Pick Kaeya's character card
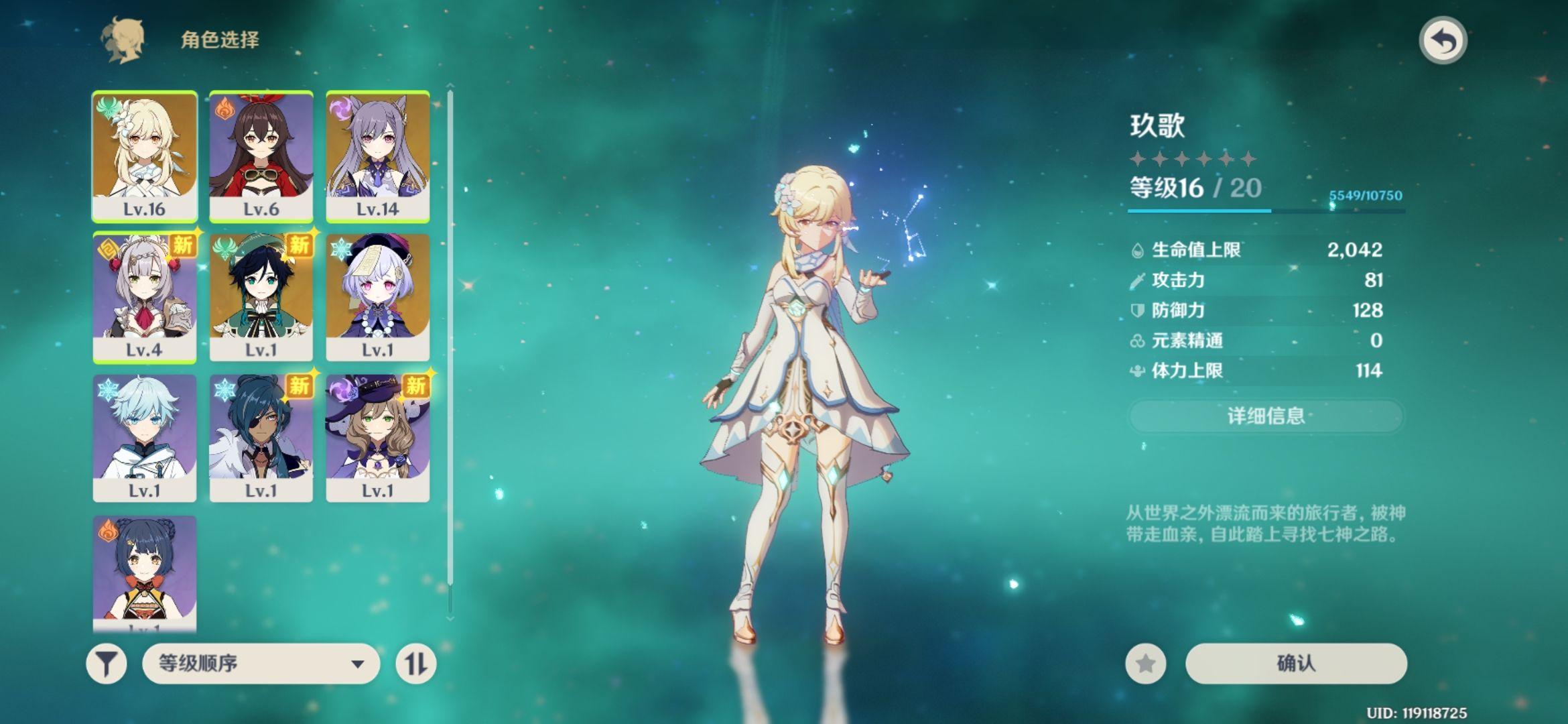This screenshot has height=724, width=1568. 261,438
